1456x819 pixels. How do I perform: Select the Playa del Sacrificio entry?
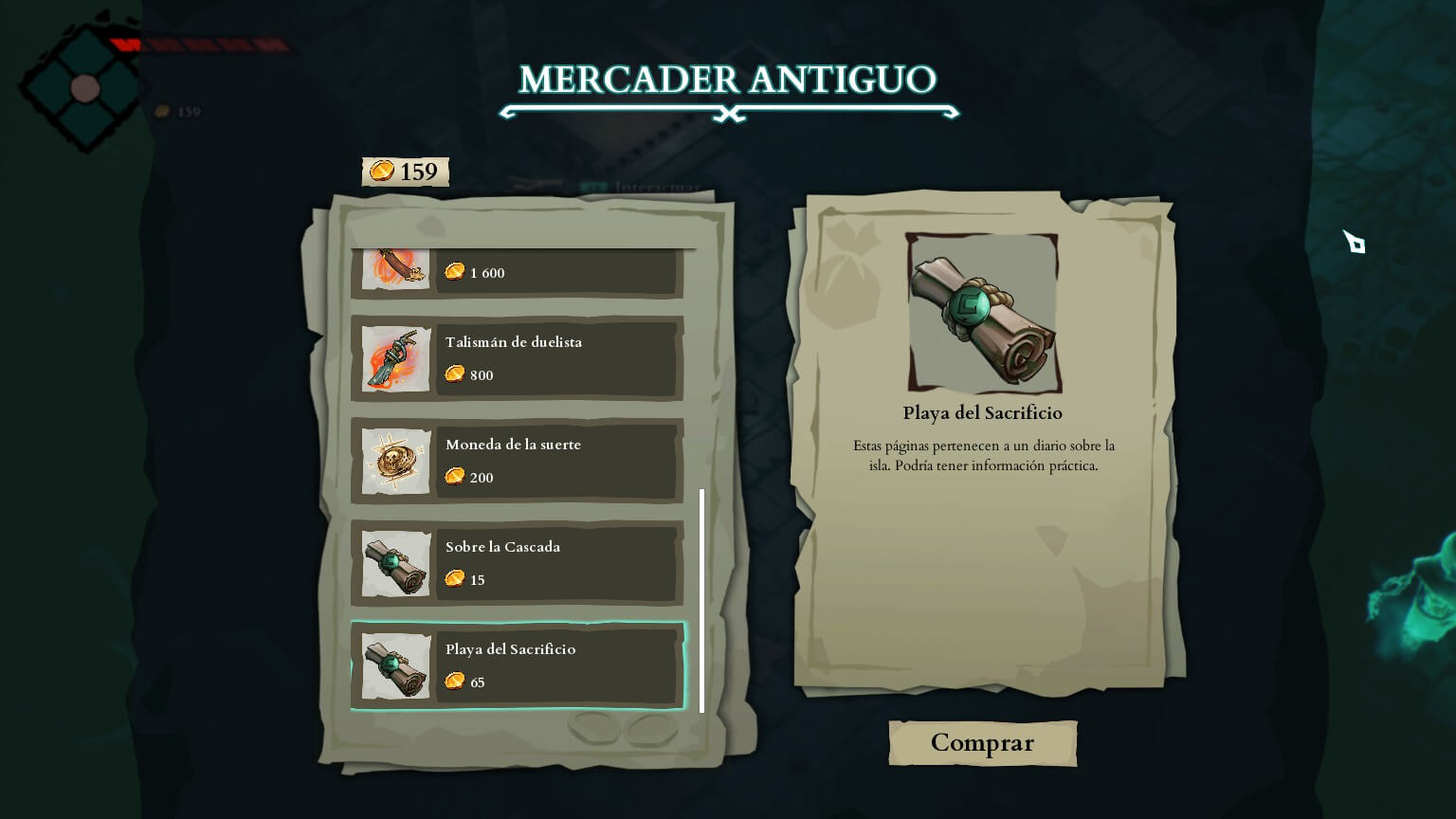[x=518, y=665]
